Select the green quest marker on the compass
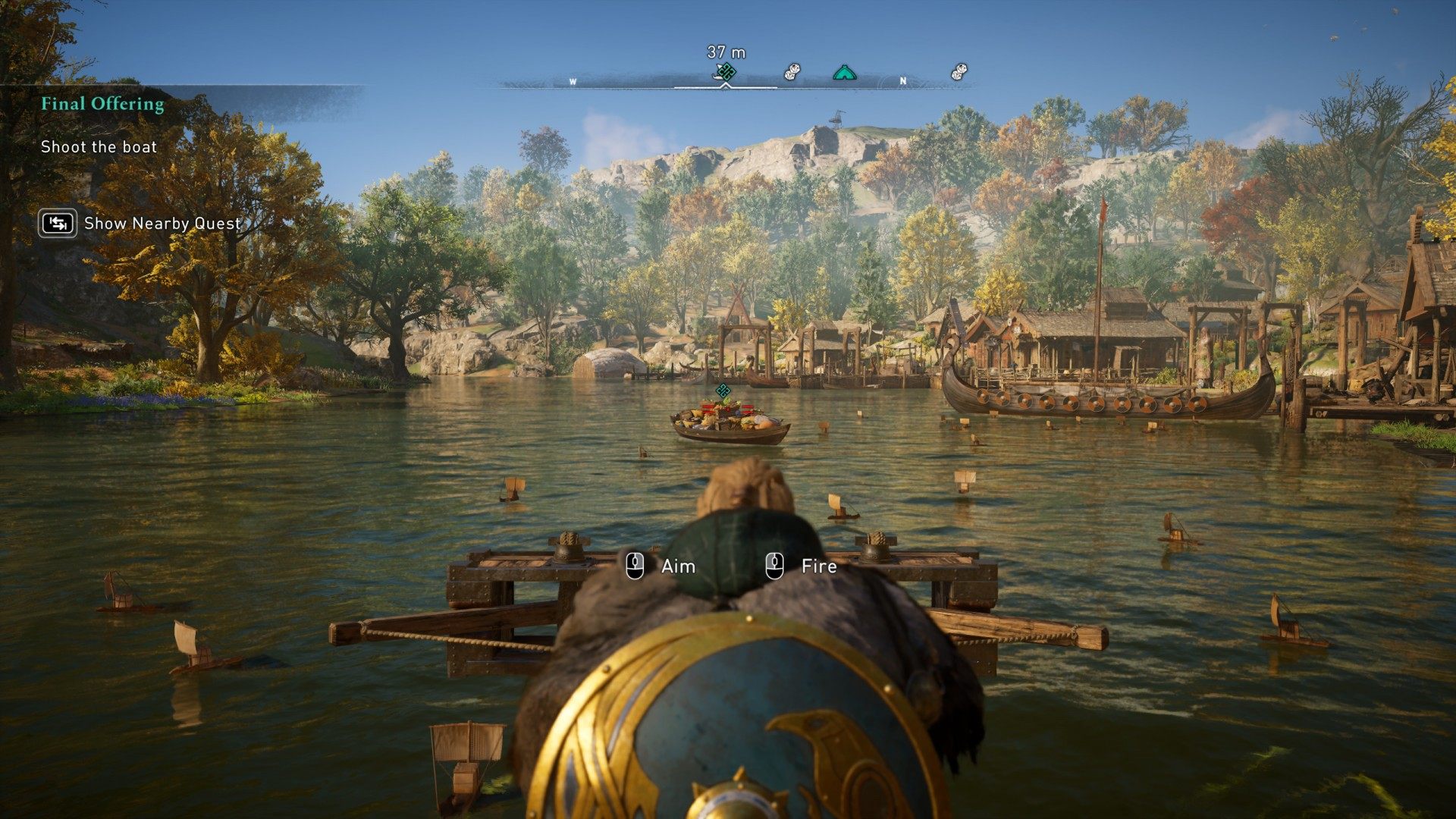 (726, 72)
